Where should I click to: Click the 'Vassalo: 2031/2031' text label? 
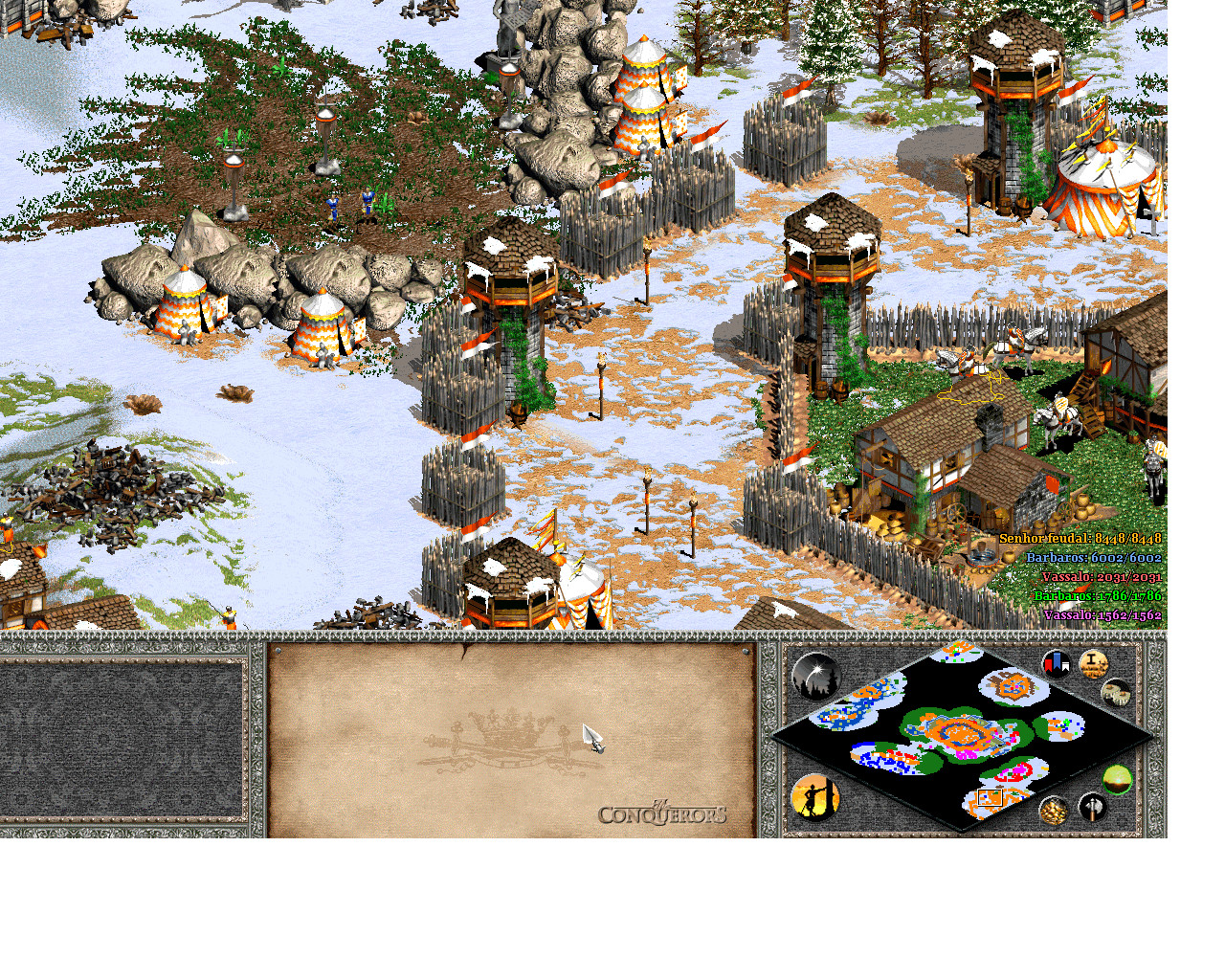pos(1102,576)
